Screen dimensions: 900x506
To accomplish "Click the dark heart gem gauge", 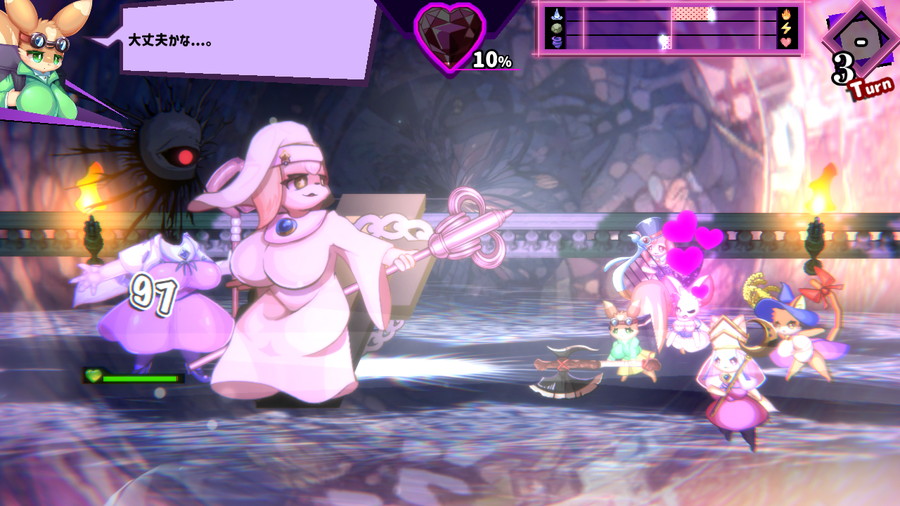I will 449,36.
